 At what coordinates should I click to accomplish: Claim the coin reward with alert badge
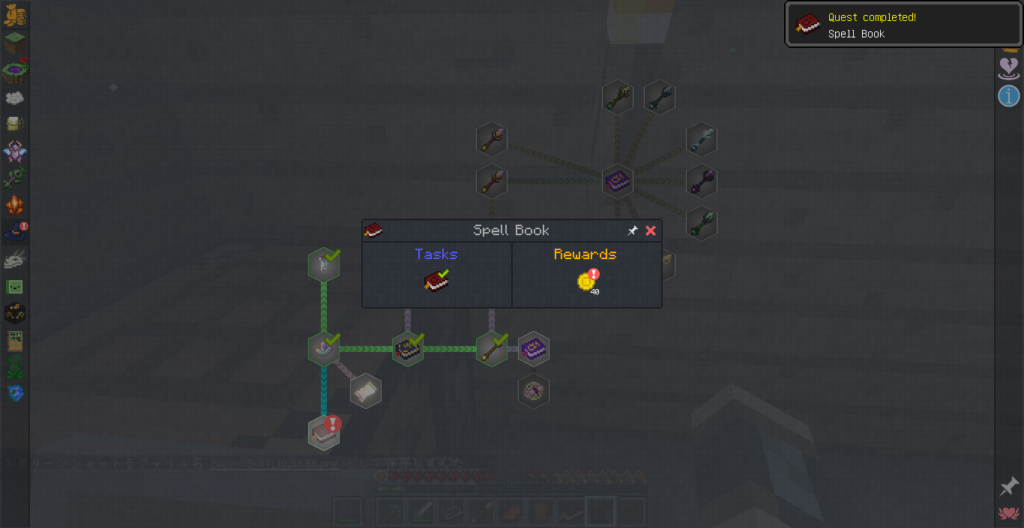click(x=587, y=282)
